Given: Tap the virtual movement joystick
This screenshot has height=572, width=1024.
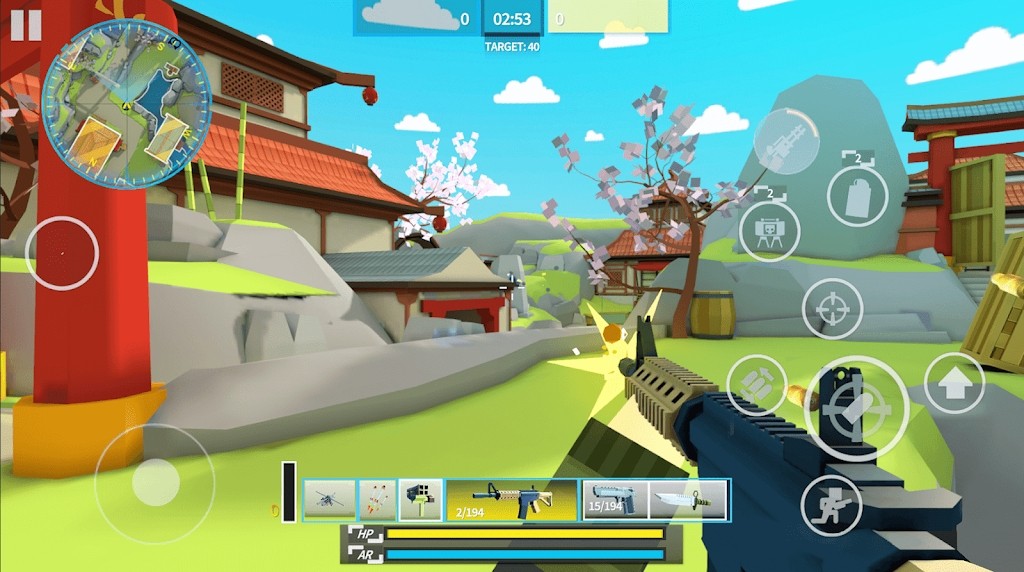Looking at the screenshot, I should pos(155,483).
